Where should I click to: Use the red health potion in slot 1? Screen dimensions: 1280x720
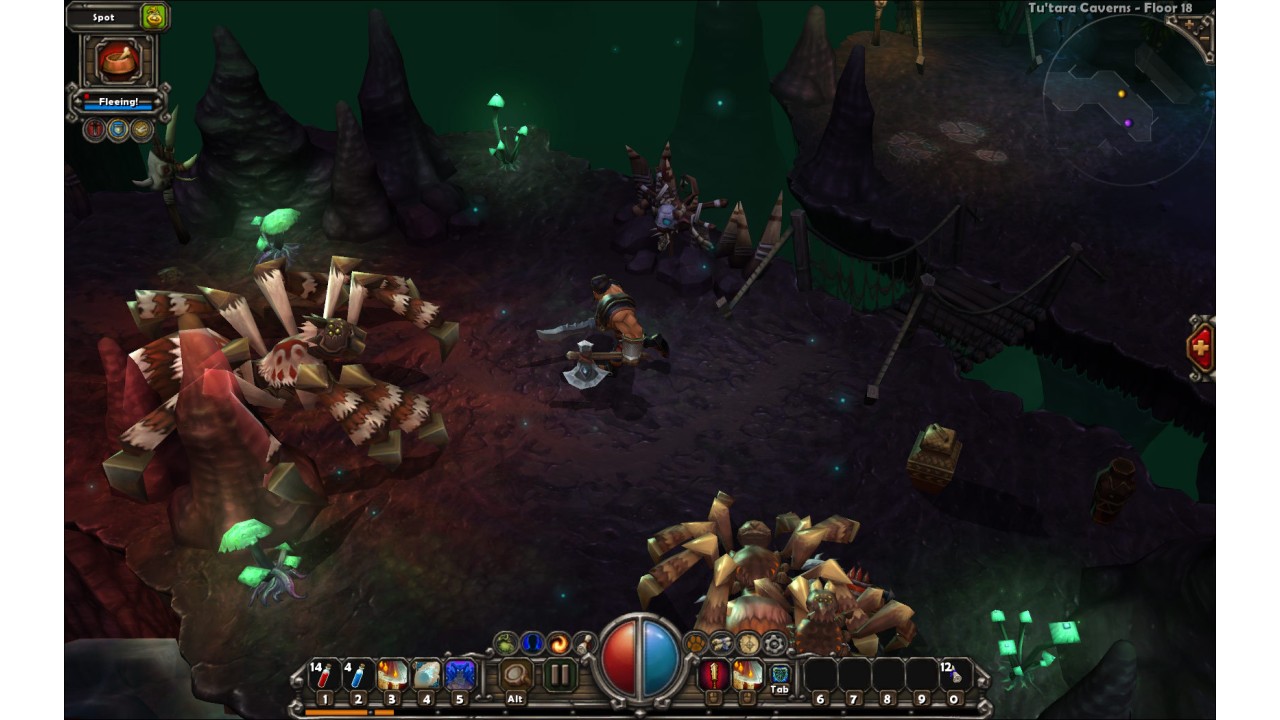click(x=324, y=676)
